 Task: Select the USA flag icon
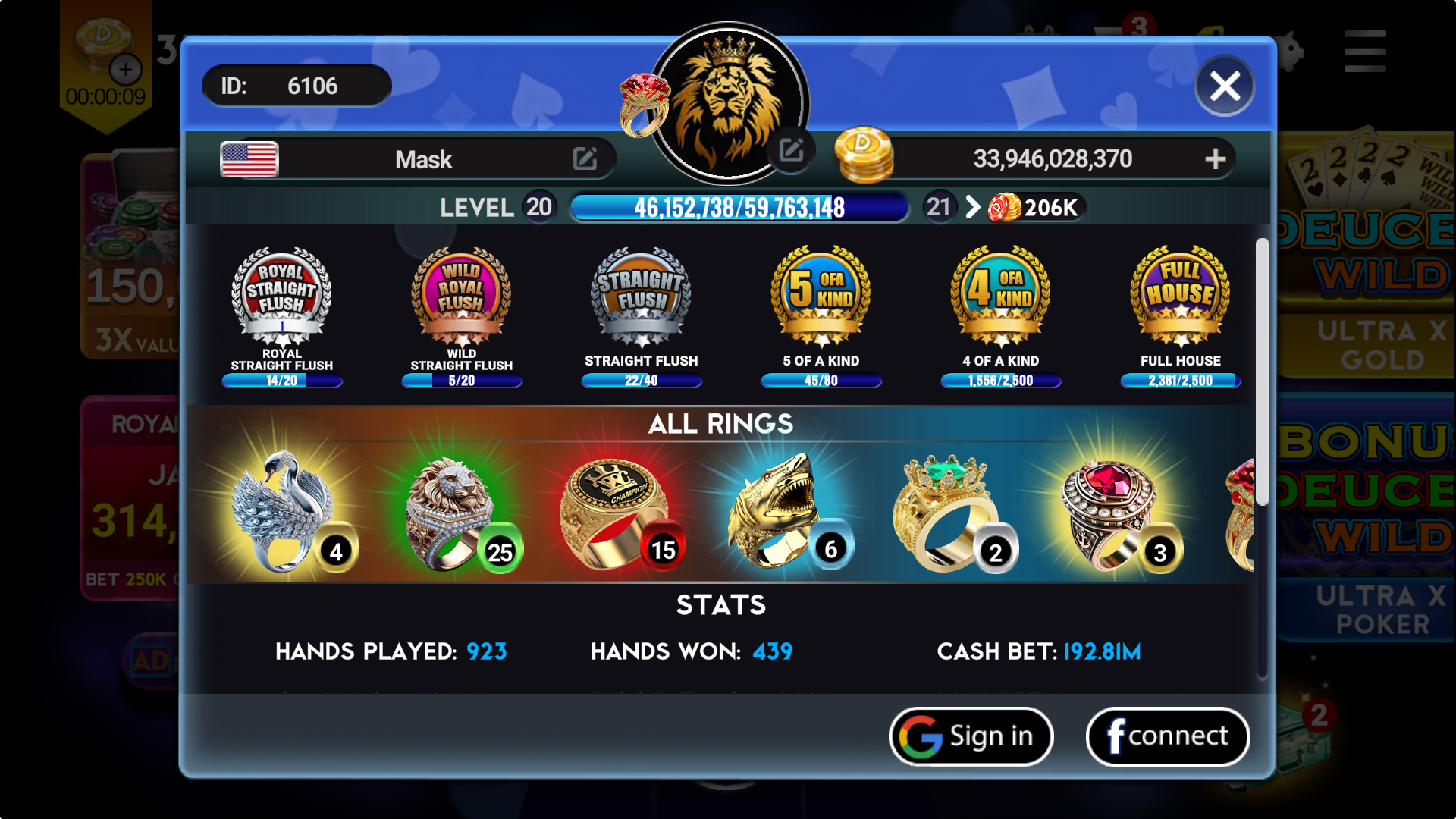pos(249,159)
